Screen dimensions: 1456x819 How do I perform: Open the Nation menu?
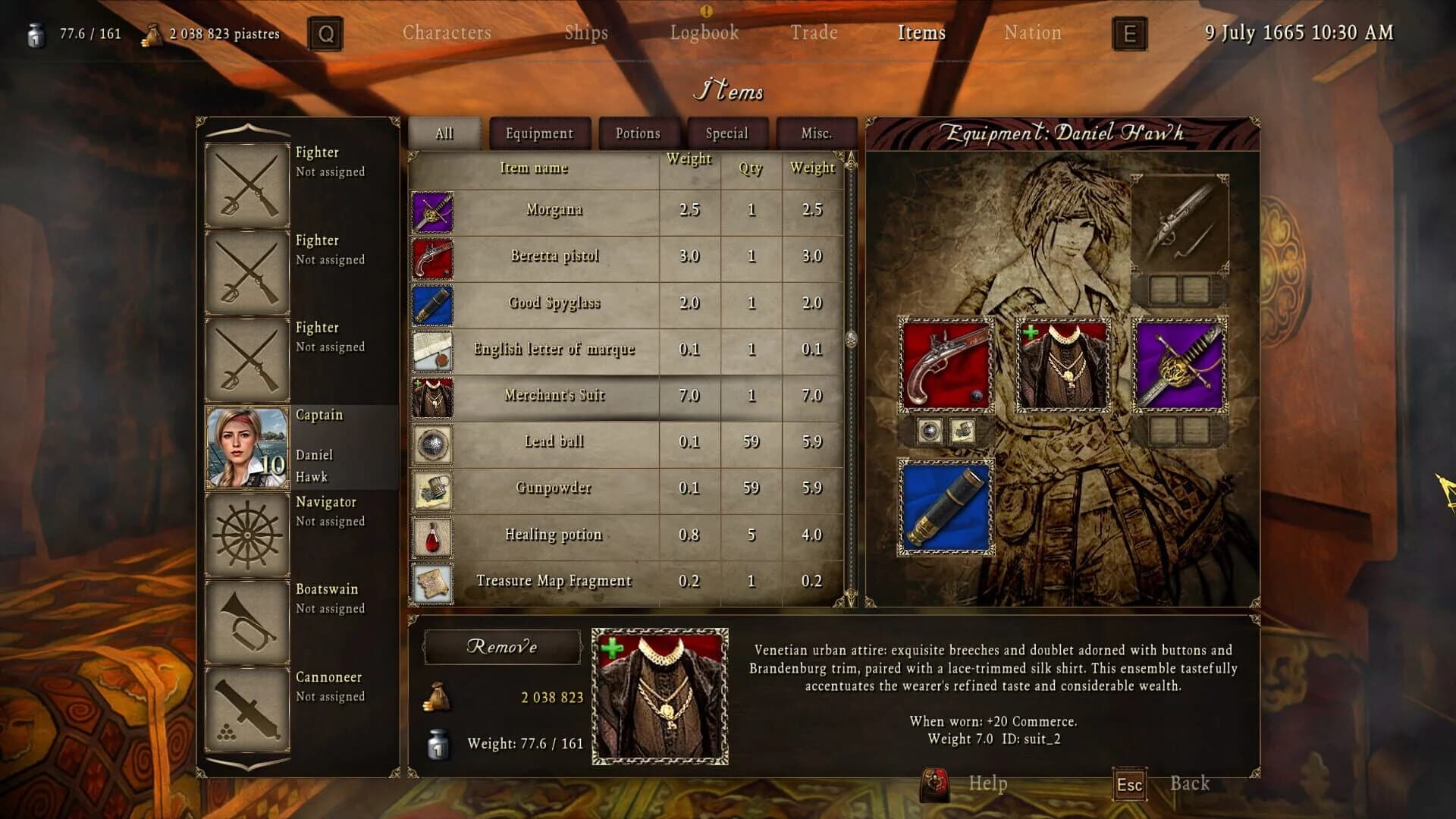[1033, 33]
